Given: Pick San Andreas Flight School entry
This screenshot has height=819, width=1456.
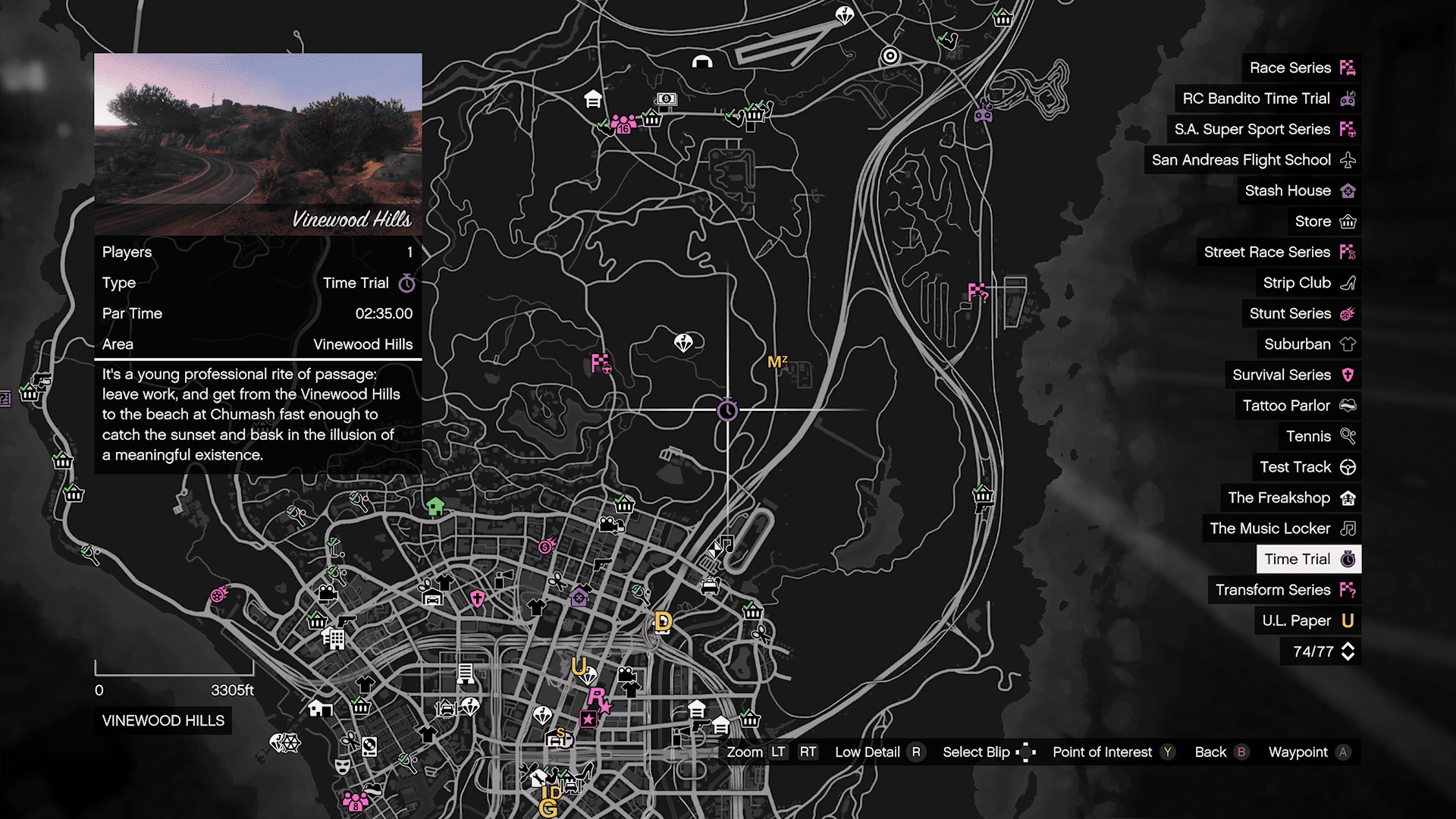Looking at the screenshot, I should 1252,160.
